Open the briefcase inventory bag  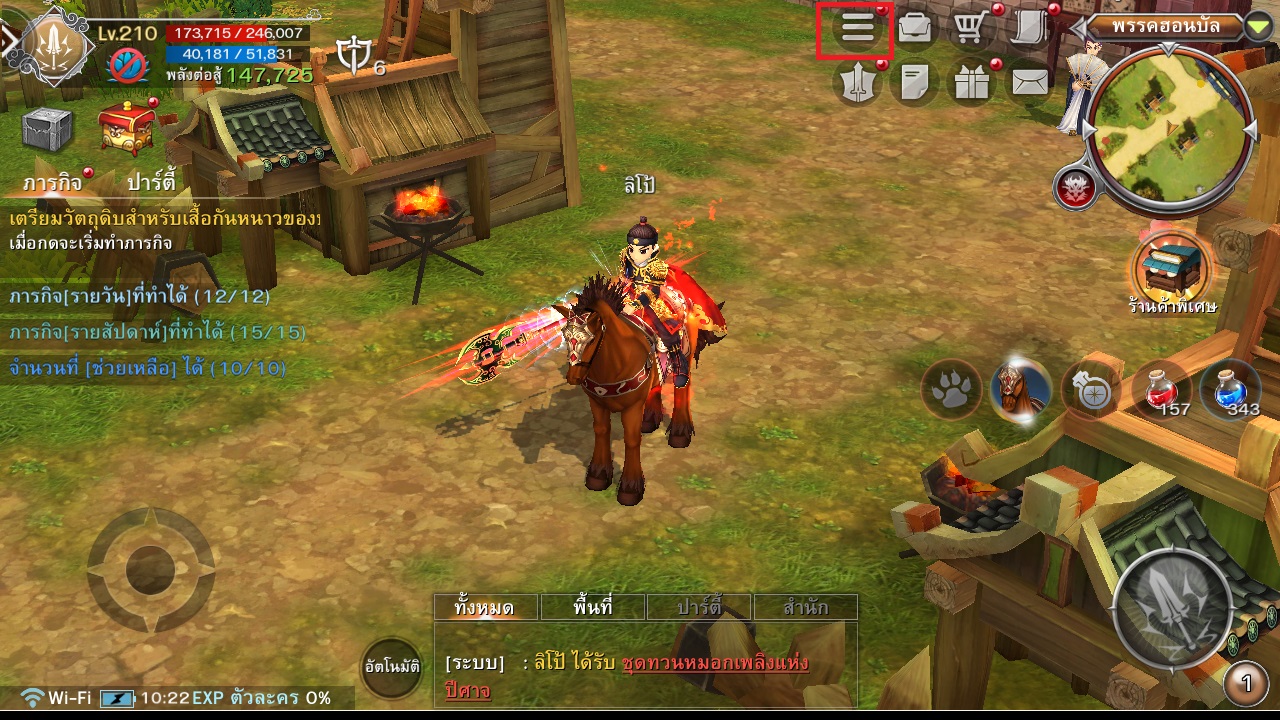click(x=914, y=29)
